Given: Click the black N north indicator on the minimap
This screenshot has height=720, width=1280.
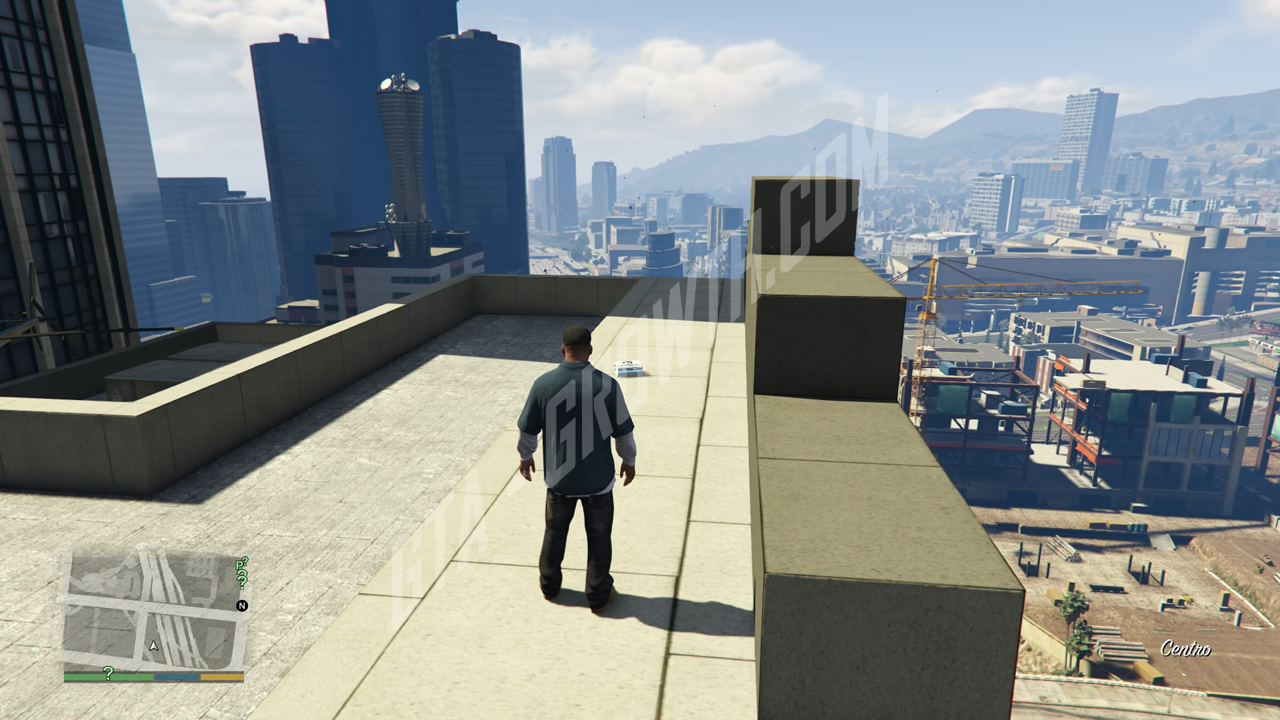Looking at the screenshot, I should point(243,605).
